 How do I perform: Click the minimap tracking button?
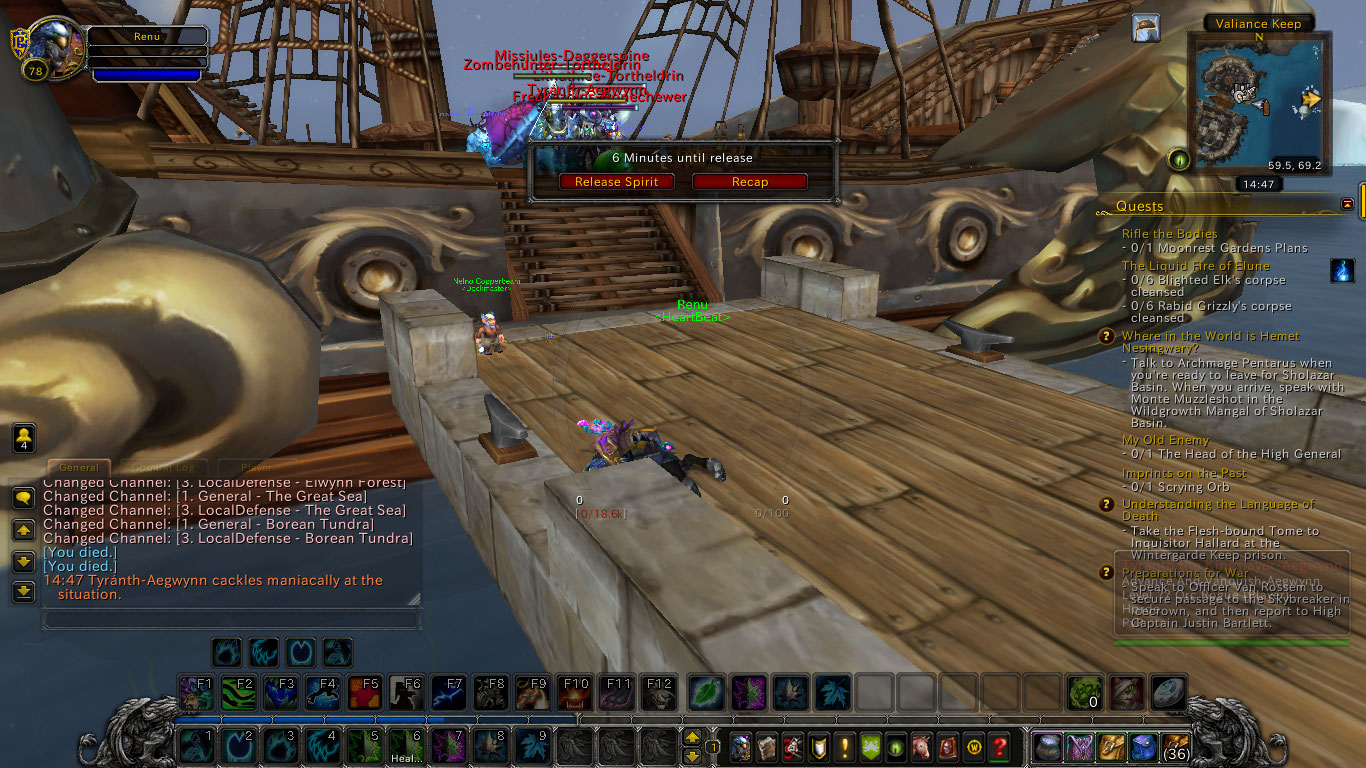(1179, 159)
